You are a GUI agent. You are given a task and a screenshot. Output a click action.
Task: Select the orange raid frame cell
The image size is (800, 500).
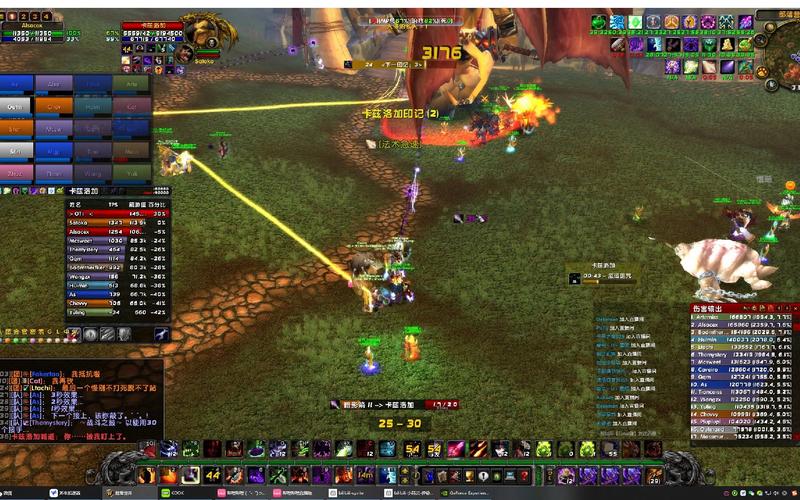click(x=54, y=105)
